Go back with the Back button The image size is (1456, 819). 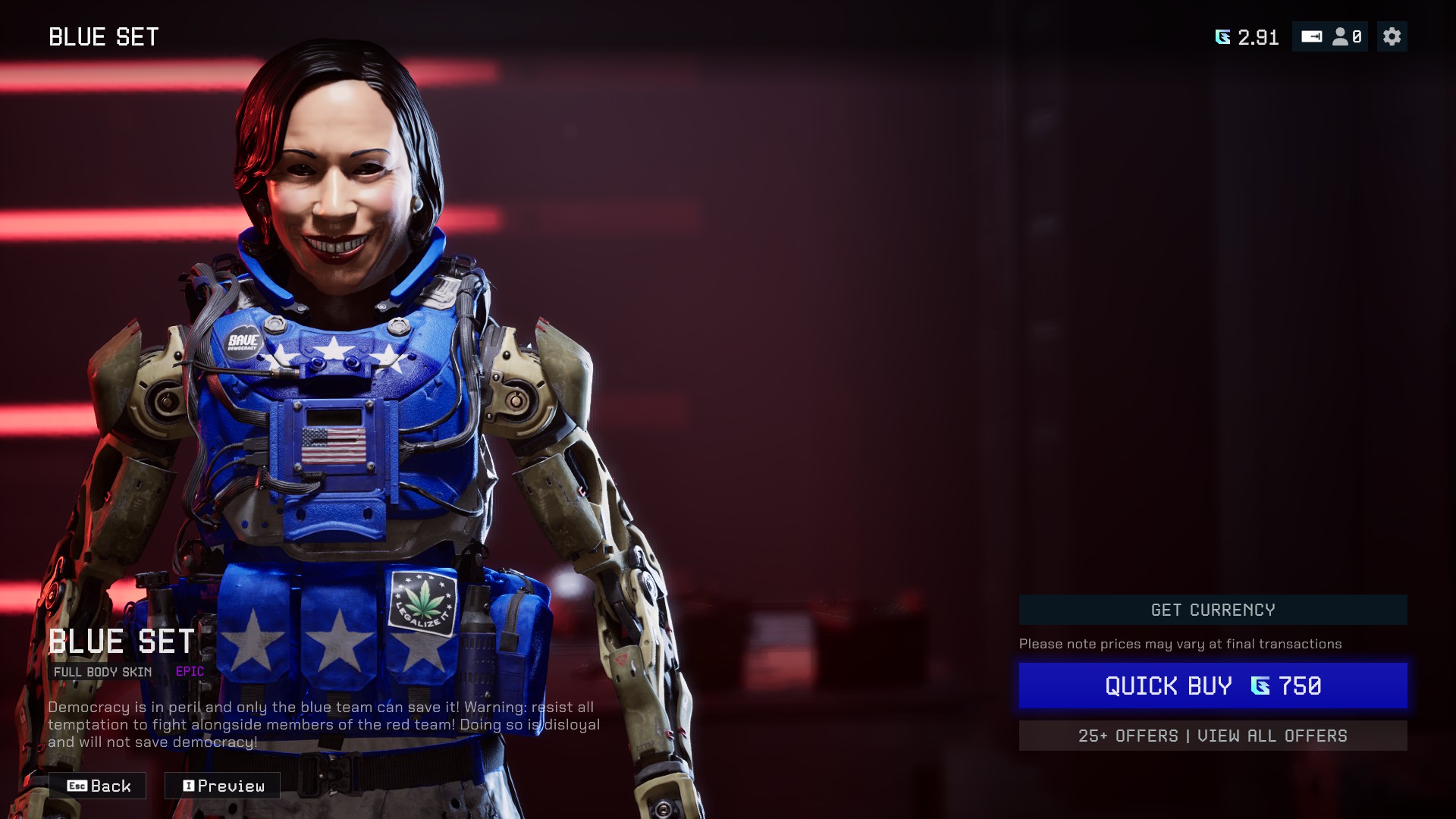coord(98,786)
